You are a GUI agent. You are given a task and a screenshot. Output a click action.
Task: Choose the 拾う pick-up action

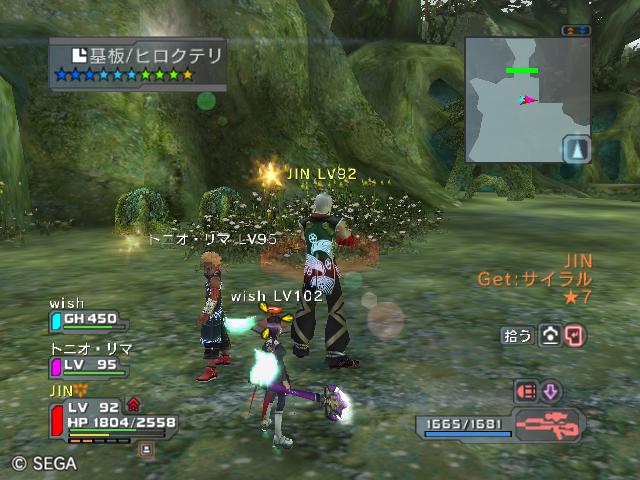click(x=517, y=336)
